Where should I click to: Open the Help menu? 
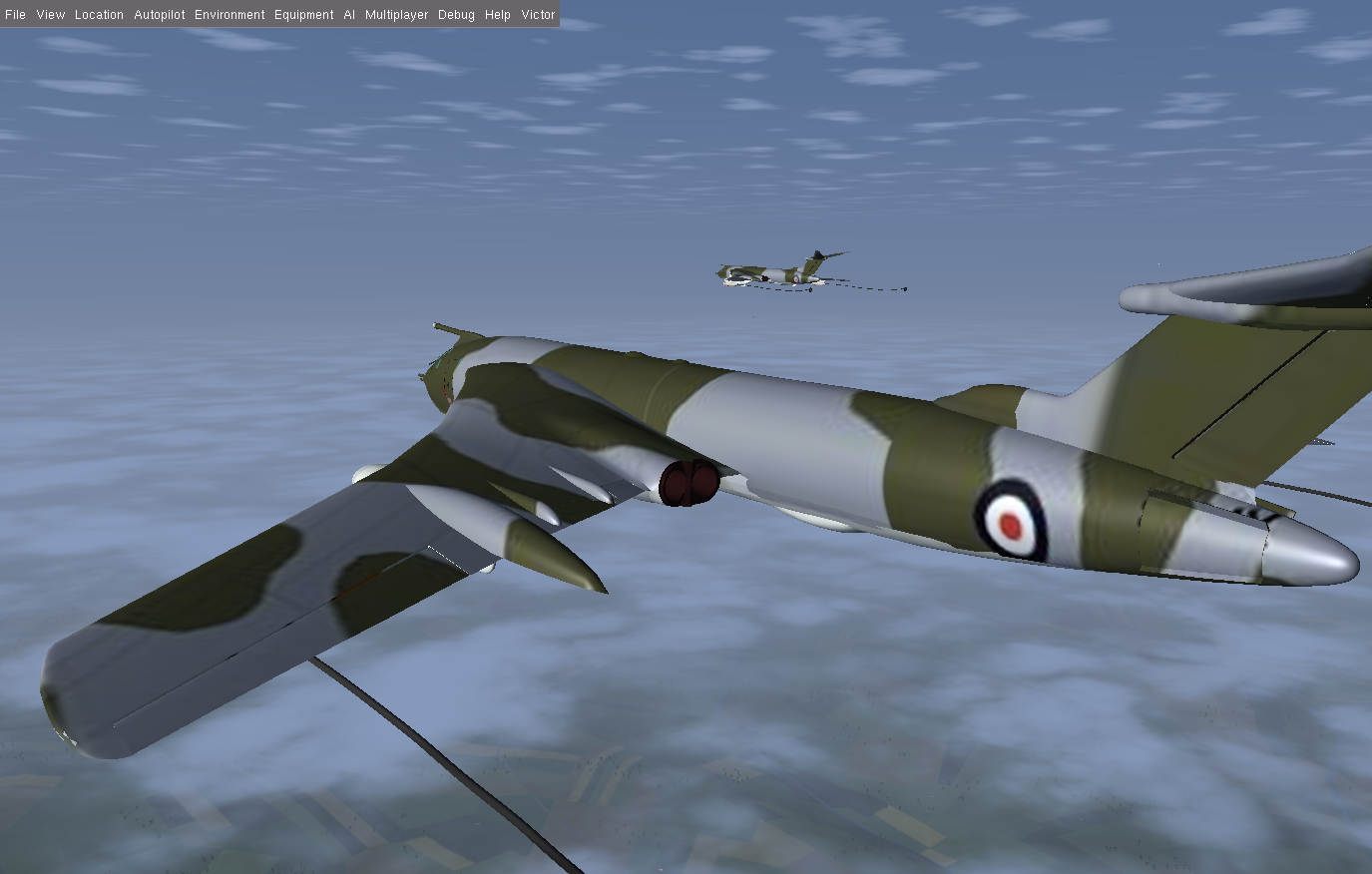coord(497,15)
